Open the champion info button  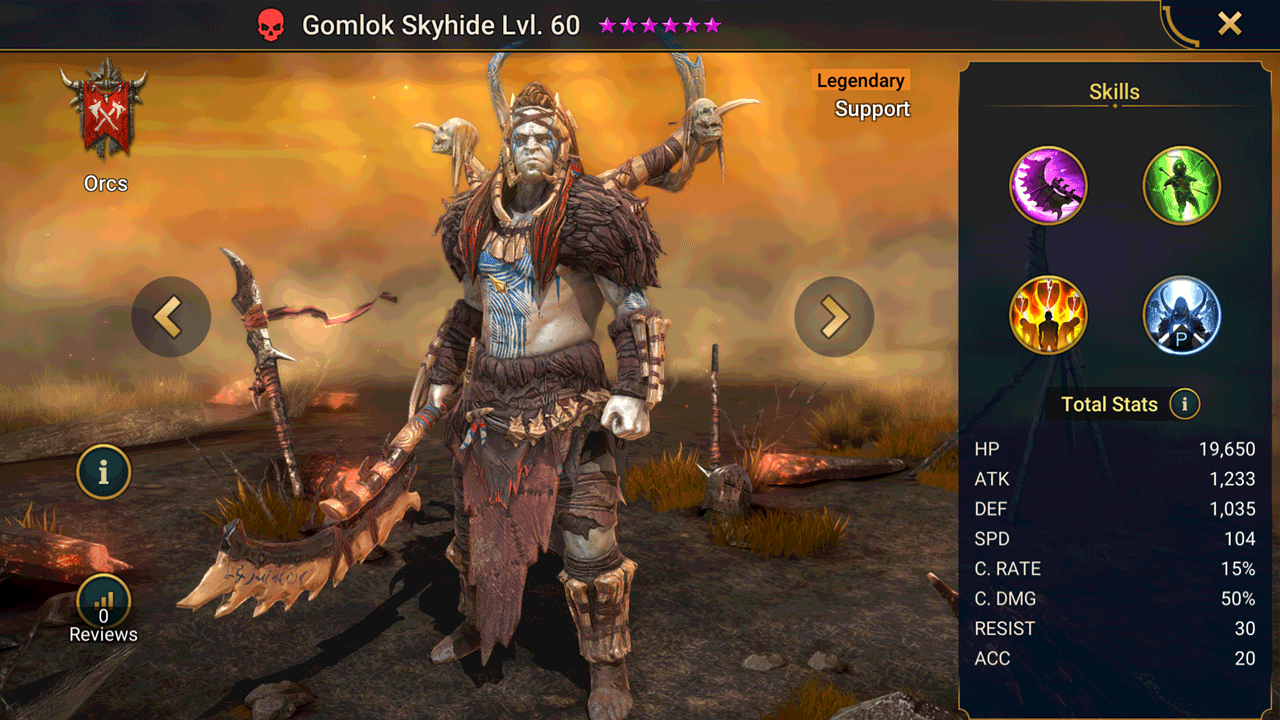(x=104, y=471)
